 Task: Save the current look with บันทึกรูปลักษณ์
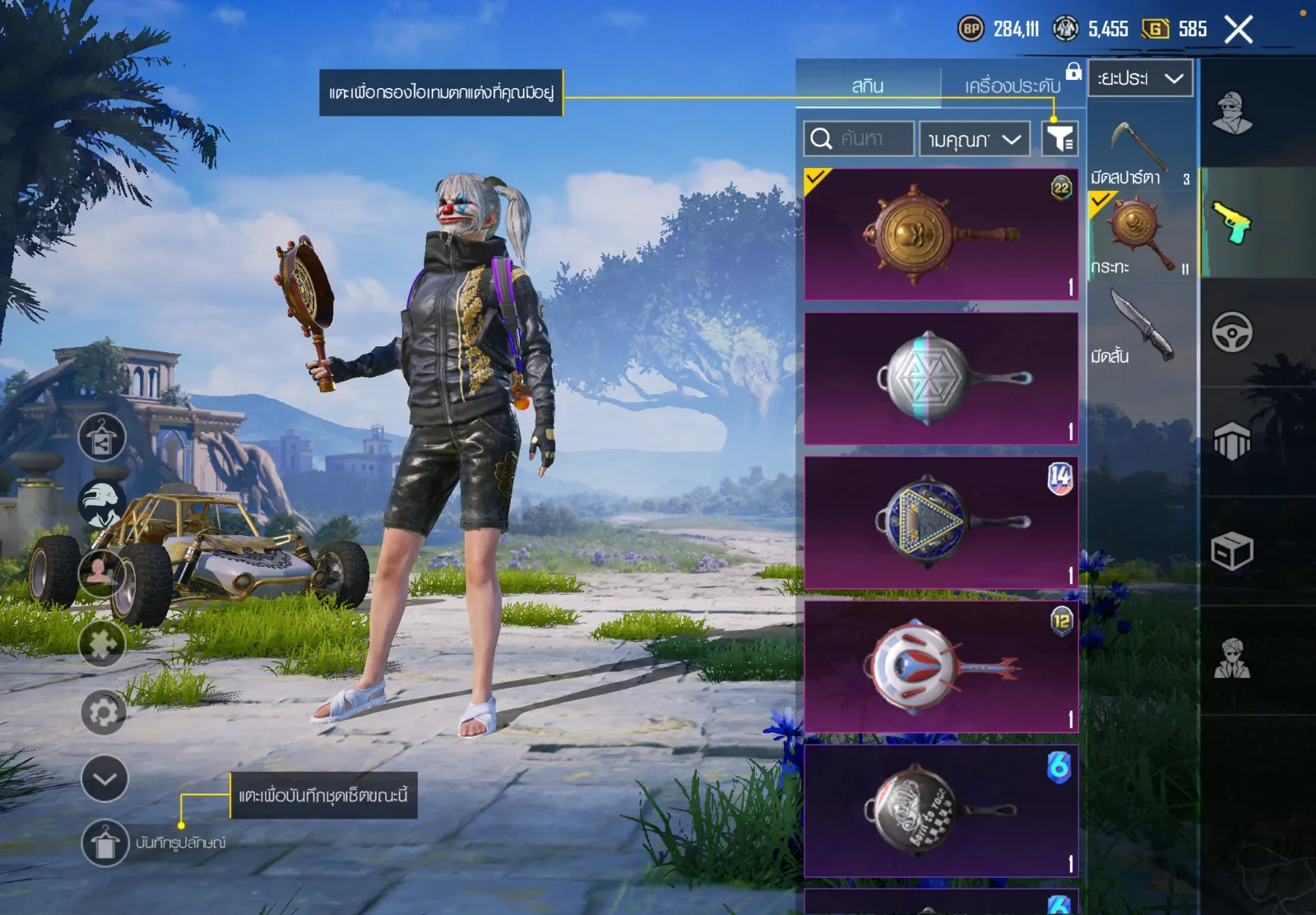(x=105, y=843)
